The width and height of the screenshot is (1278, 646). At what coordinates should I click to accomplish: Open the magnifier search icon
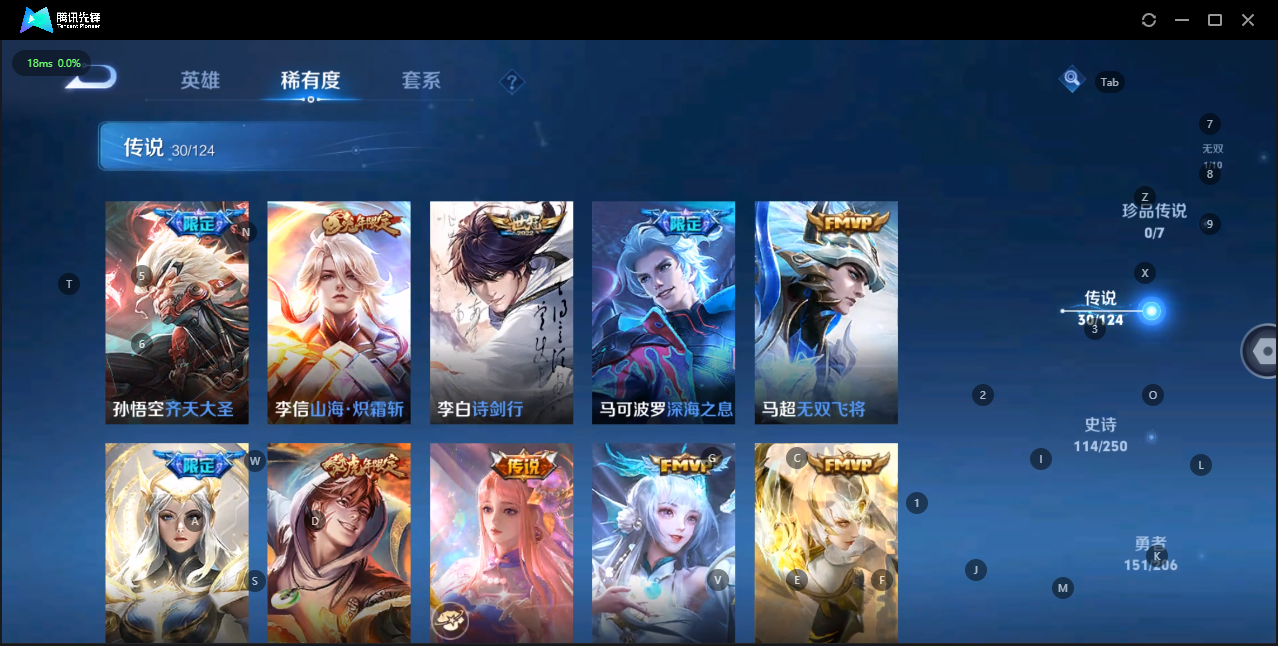click(1072, 79)
